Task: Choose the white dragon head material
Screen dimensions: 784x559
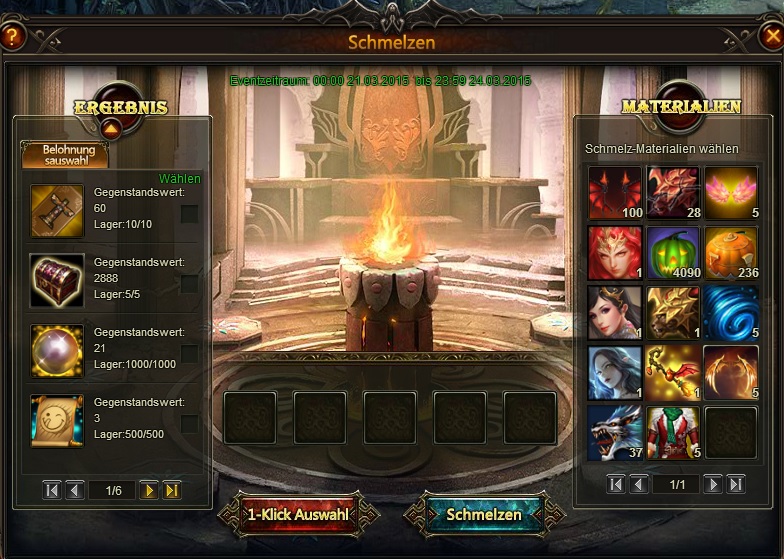Action: 614,432
